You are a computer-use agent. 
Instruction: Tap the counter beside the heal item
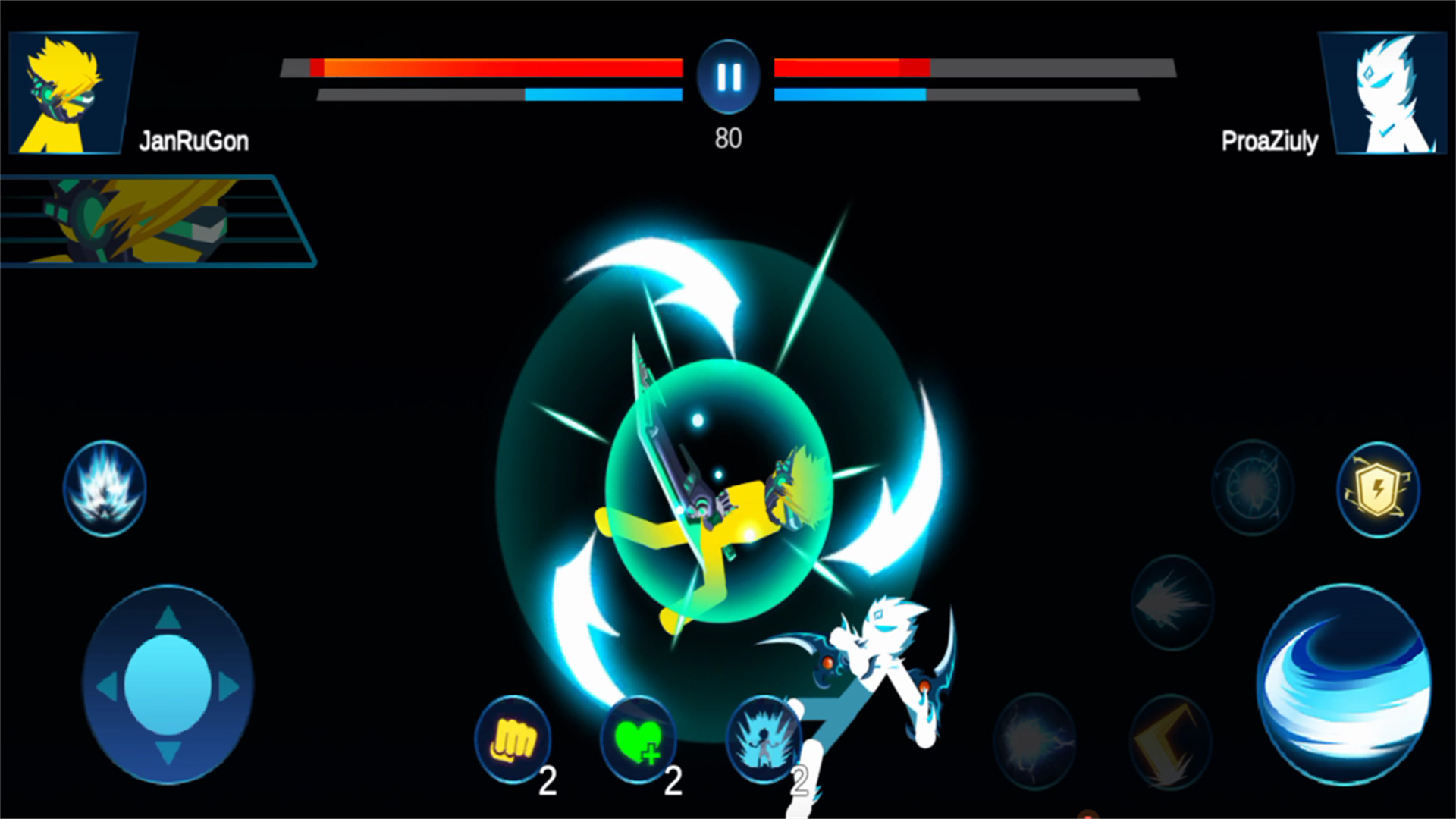[x=673, y=781]
